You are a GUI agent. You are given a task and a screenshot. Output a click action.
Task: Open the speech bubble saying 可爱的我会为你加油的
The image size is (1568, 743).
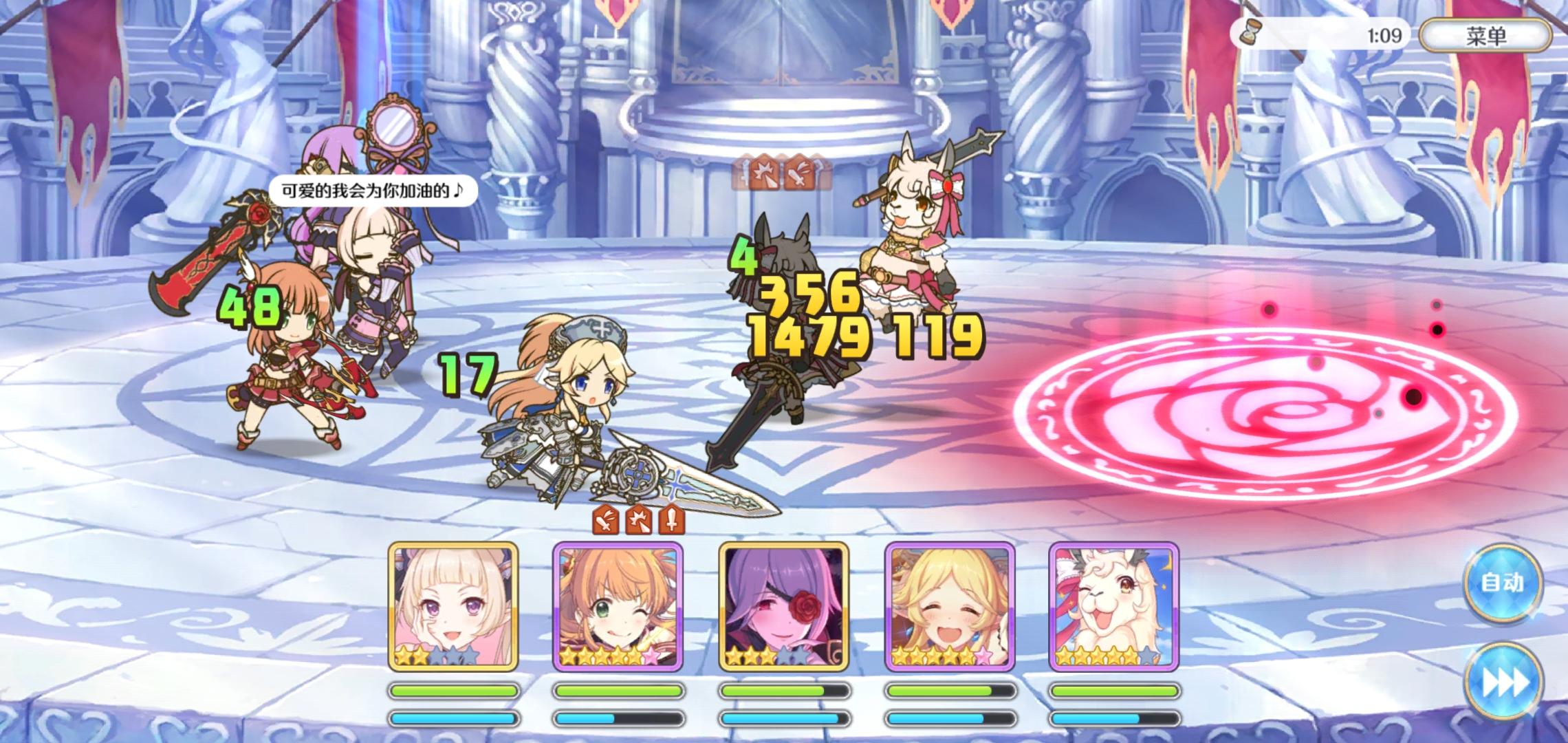(x=375, y=193)
